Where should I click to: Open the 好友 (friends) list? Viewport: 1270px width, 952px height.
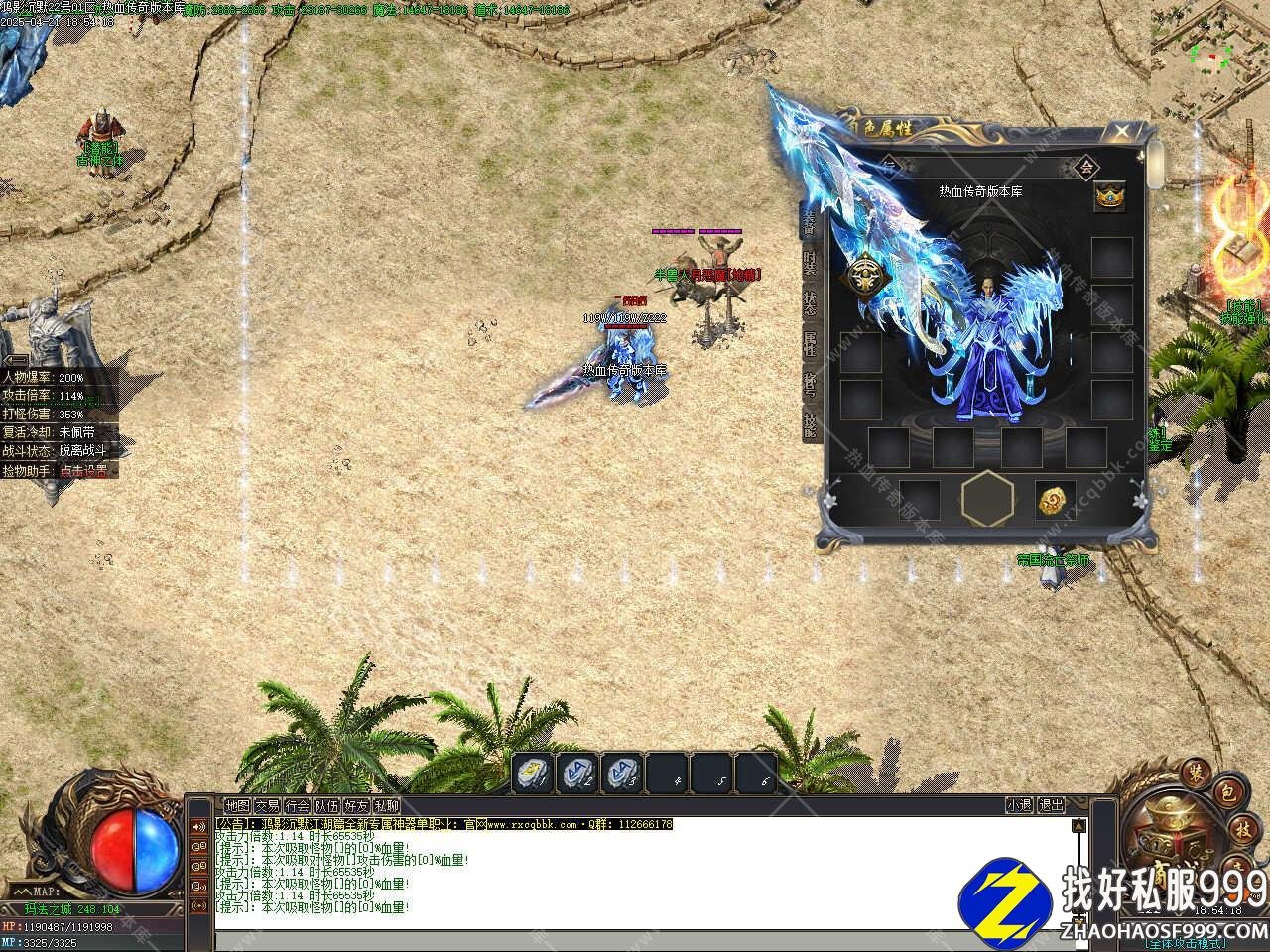point(356,806)
